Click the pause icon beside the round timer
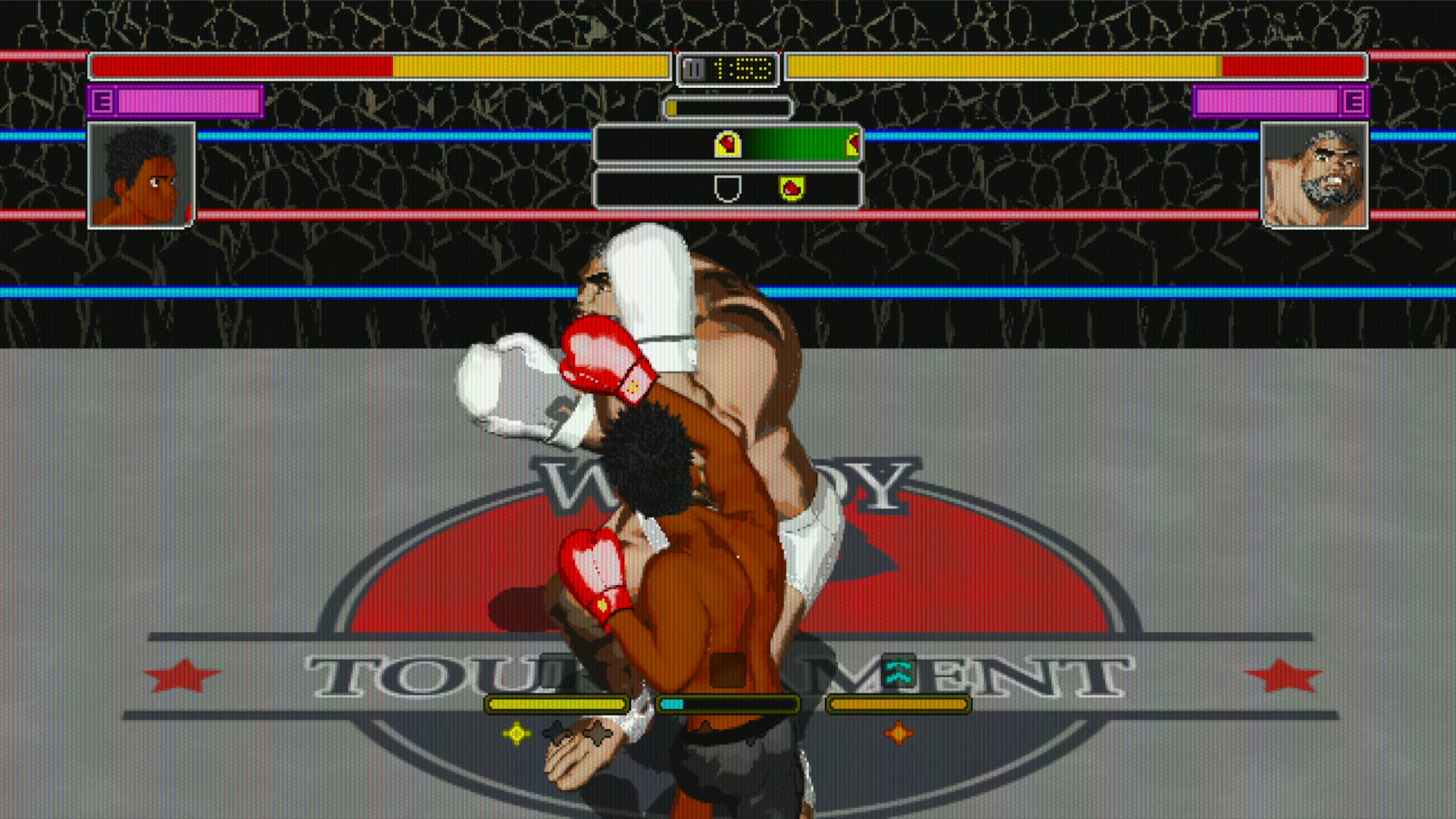Viewport: 1456px width, 819px height. pos(693,69)
